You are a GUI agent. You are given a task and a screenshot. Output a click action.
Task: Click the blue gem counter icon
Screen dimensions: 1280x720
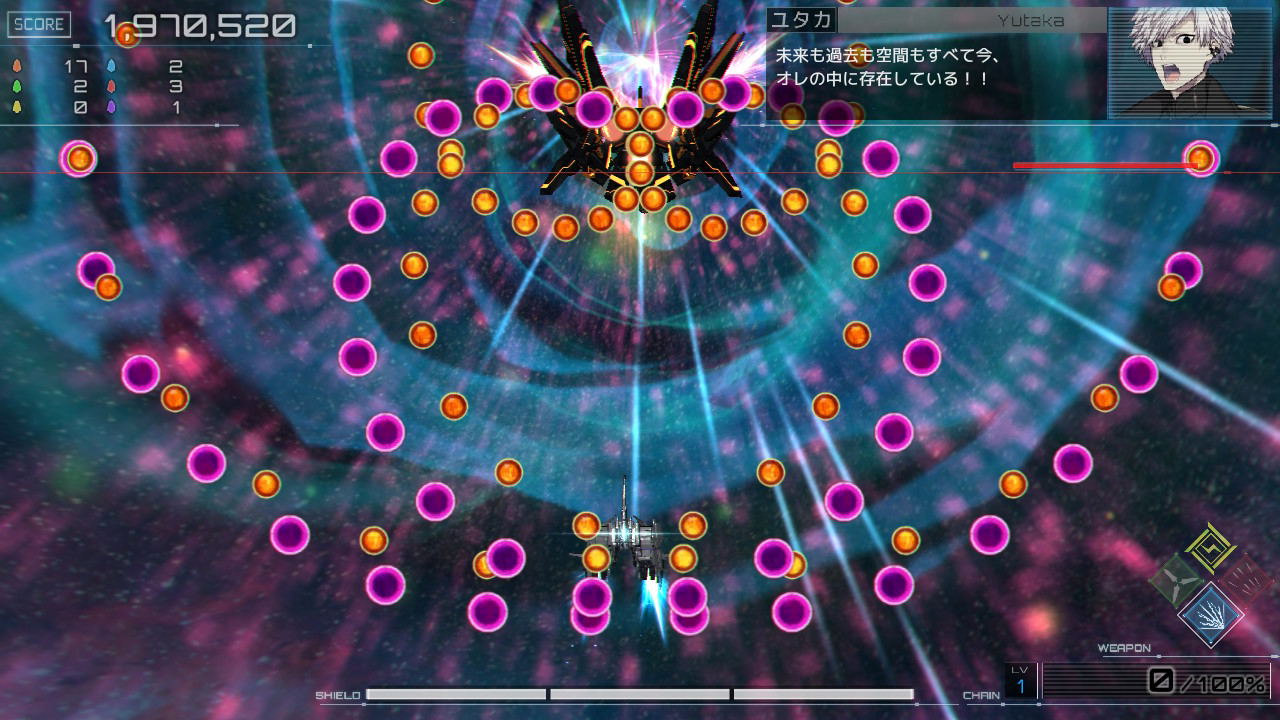[112, 65]
